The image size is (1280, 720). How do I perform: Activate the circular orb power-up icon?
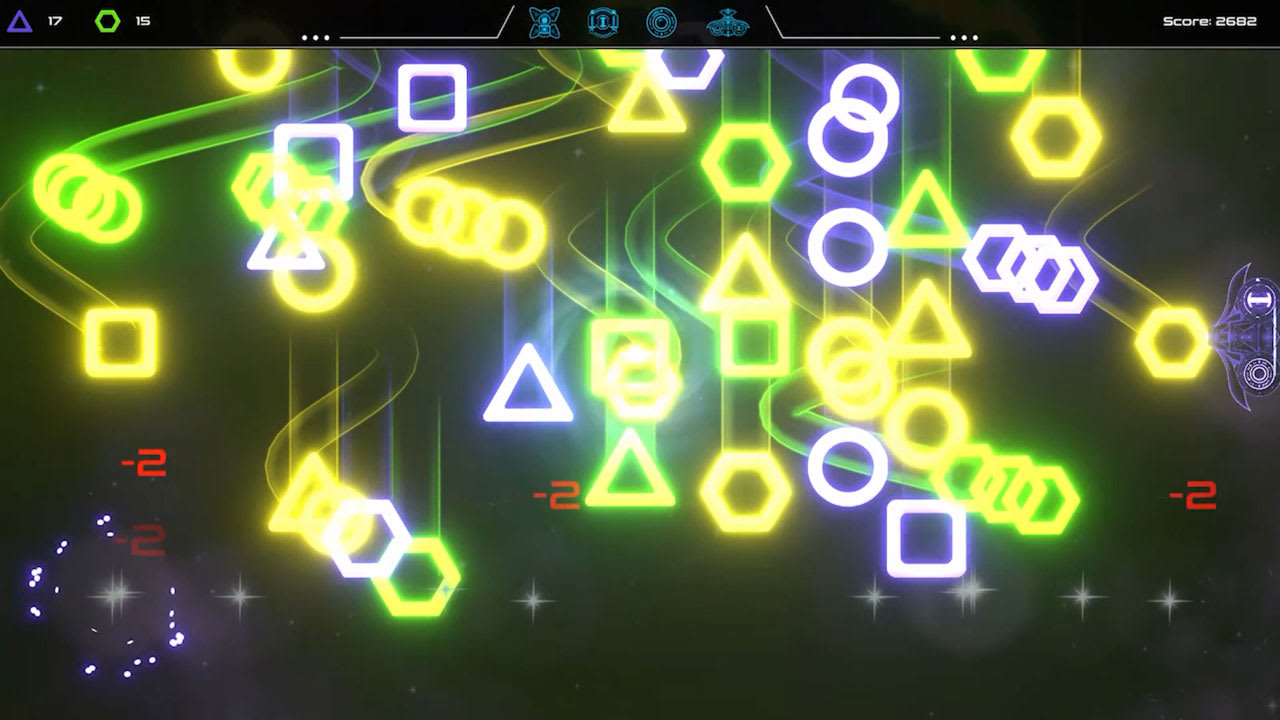(661, 22)
